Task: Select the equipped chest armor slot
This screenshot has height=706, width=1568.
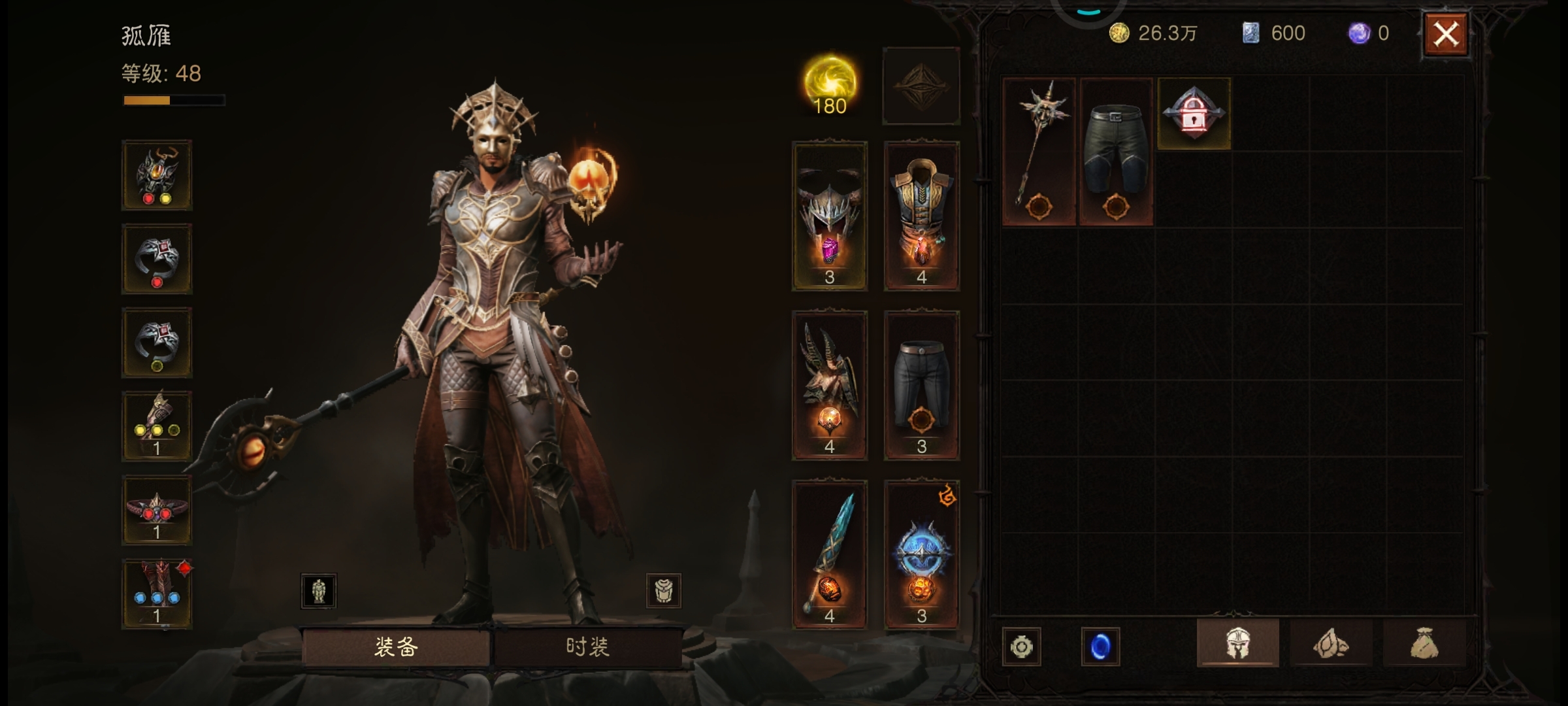Action: coord(921,216)
